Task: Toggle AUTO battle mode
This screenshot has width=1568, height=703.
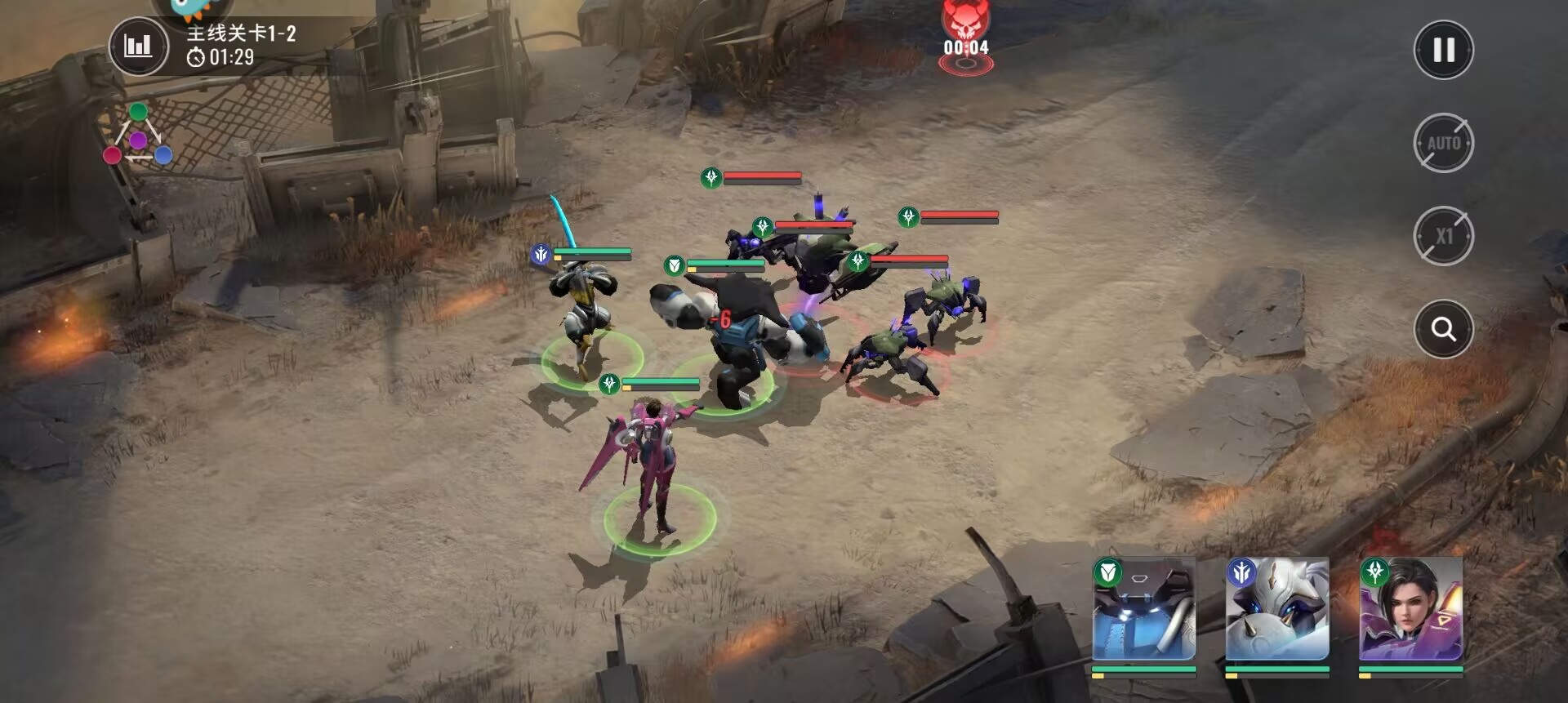Action: coord(1443,143)
